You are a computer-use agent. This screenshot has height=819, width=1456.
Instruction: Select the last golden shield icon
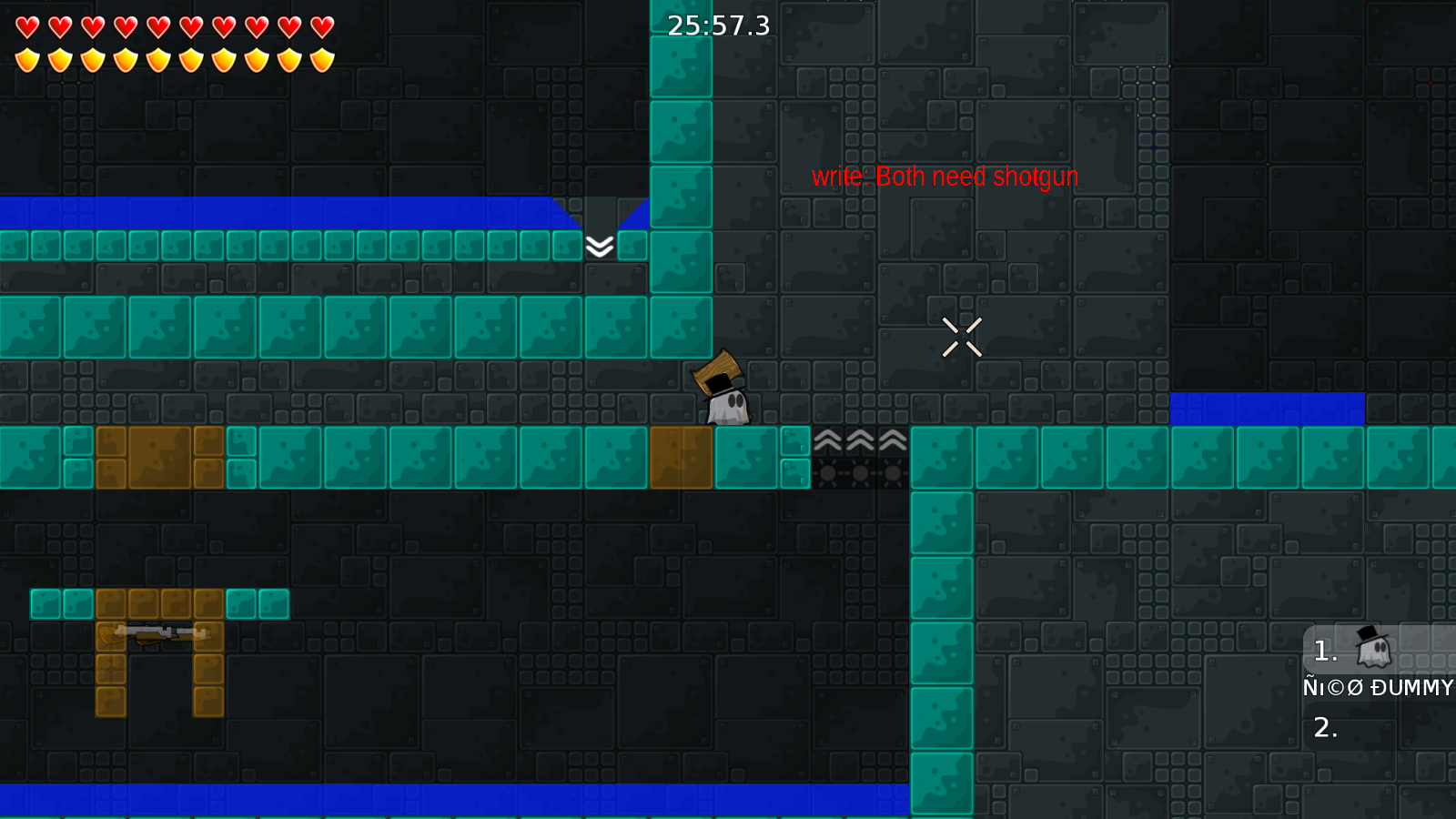tap(322, 60)
